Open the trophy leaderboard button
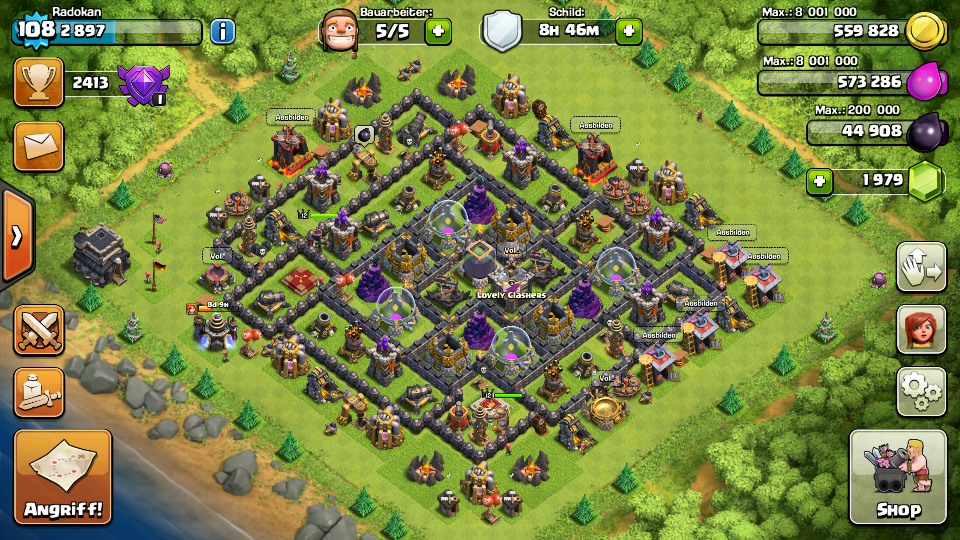Viewport: 960px width, 540px height. (39, 82)
